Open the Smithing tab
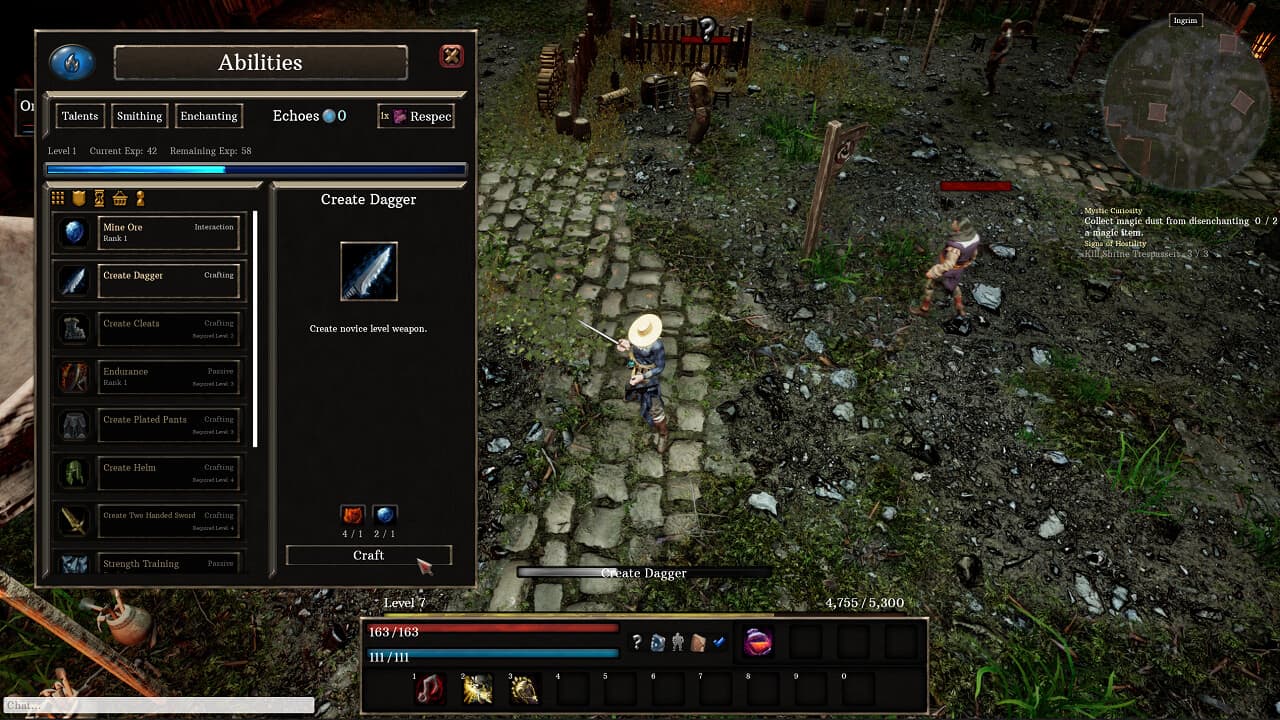 click(139, 116)
